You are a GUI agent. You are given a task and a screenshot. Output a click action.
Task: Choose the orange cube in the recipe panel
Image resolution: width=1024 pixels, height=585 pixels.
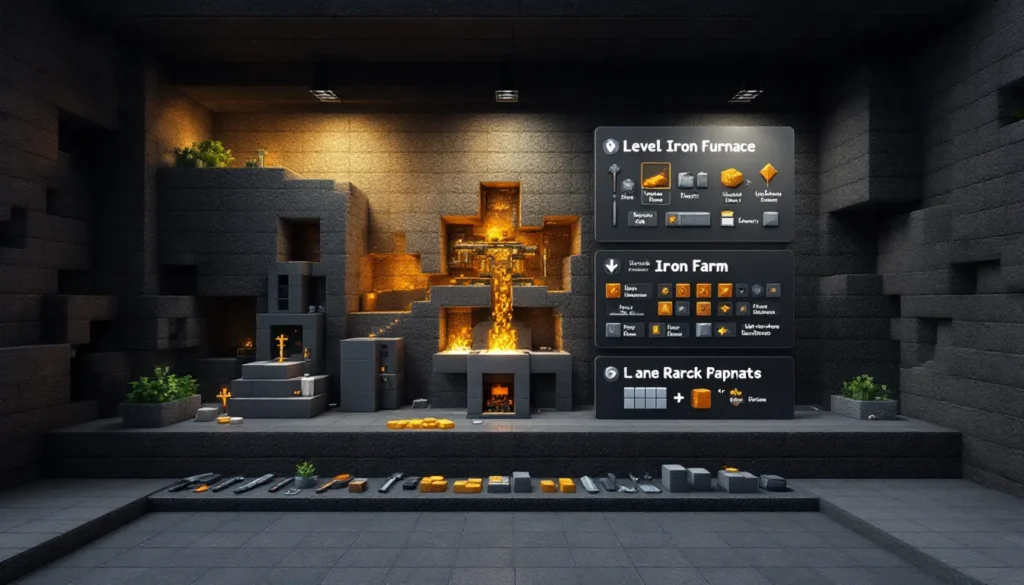coord(701,398)
